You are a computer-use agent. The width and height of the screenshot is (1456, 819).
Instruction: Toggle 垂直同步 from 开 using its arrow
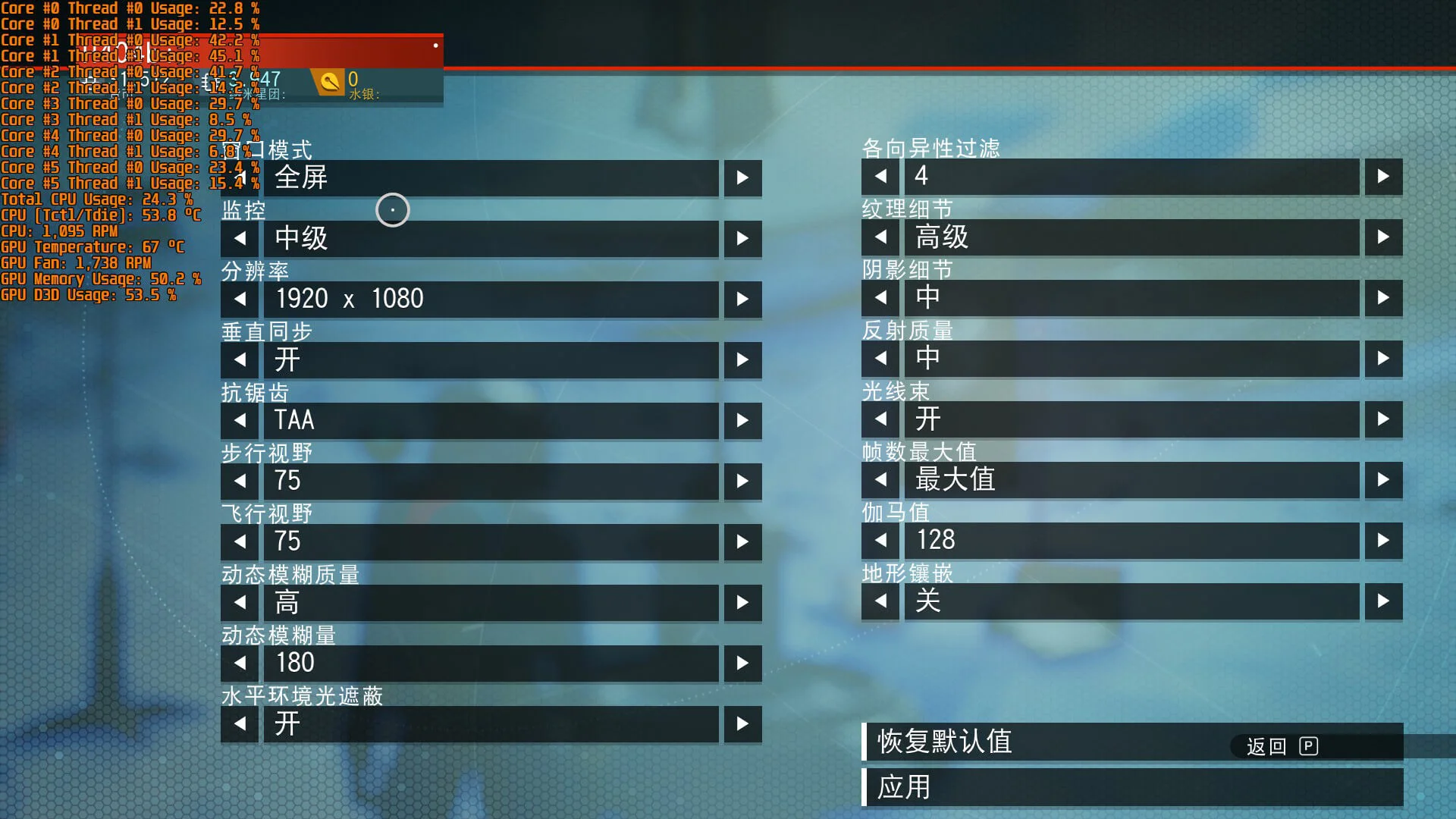[742, 359]
